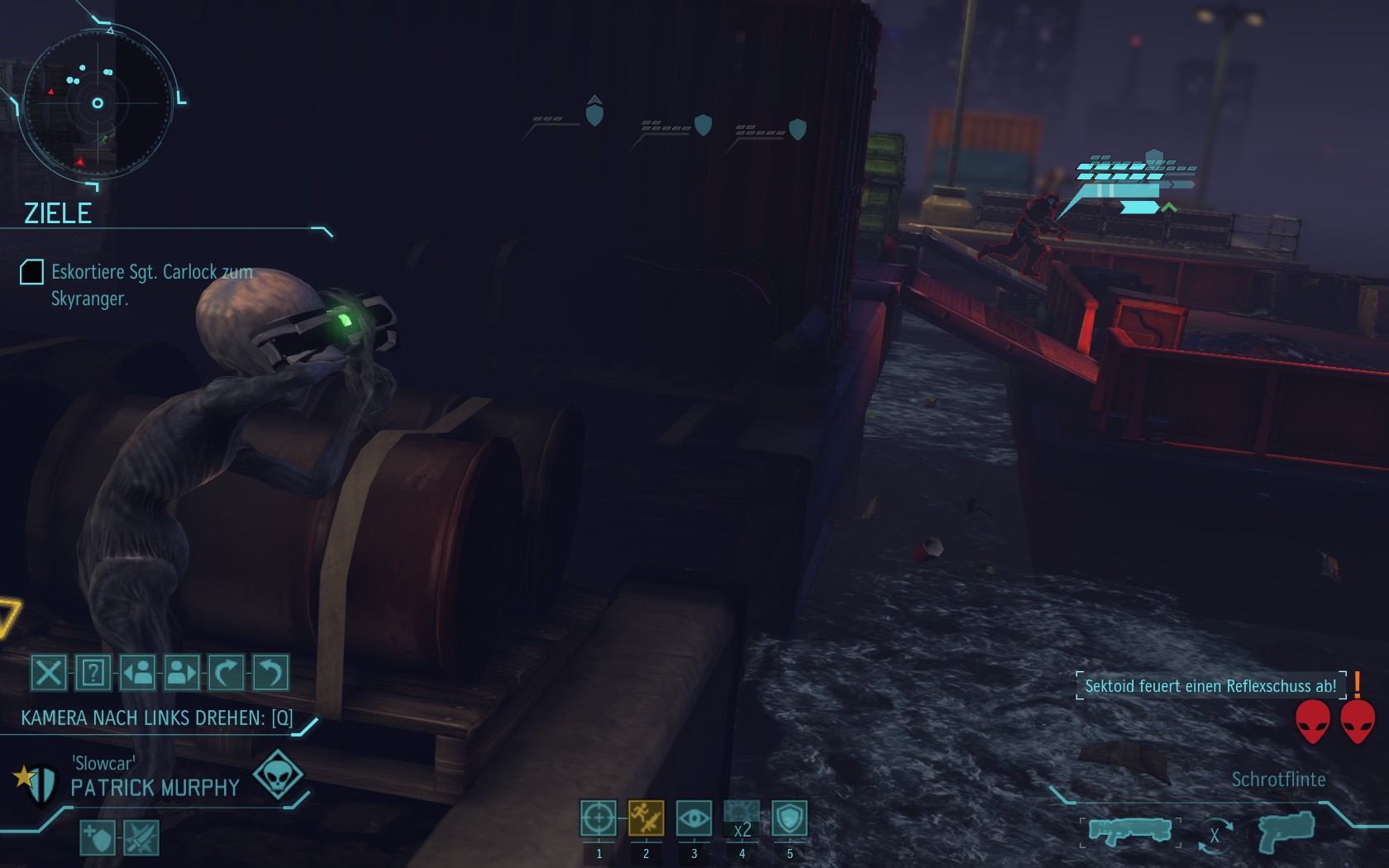Activate the highlighted run and gun ability
1389x868 pixels.
click(647, 818)
